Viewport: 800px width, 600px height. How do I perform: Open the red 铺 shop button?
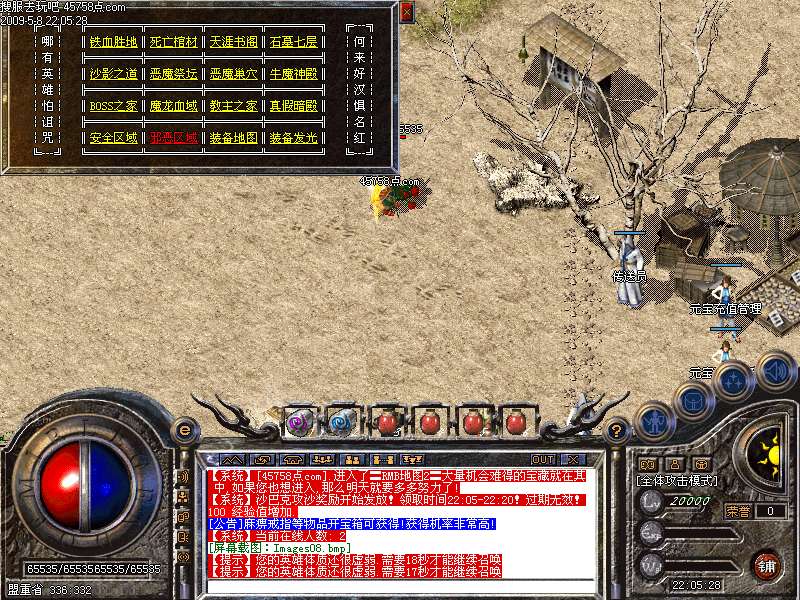tap(766, 565)
